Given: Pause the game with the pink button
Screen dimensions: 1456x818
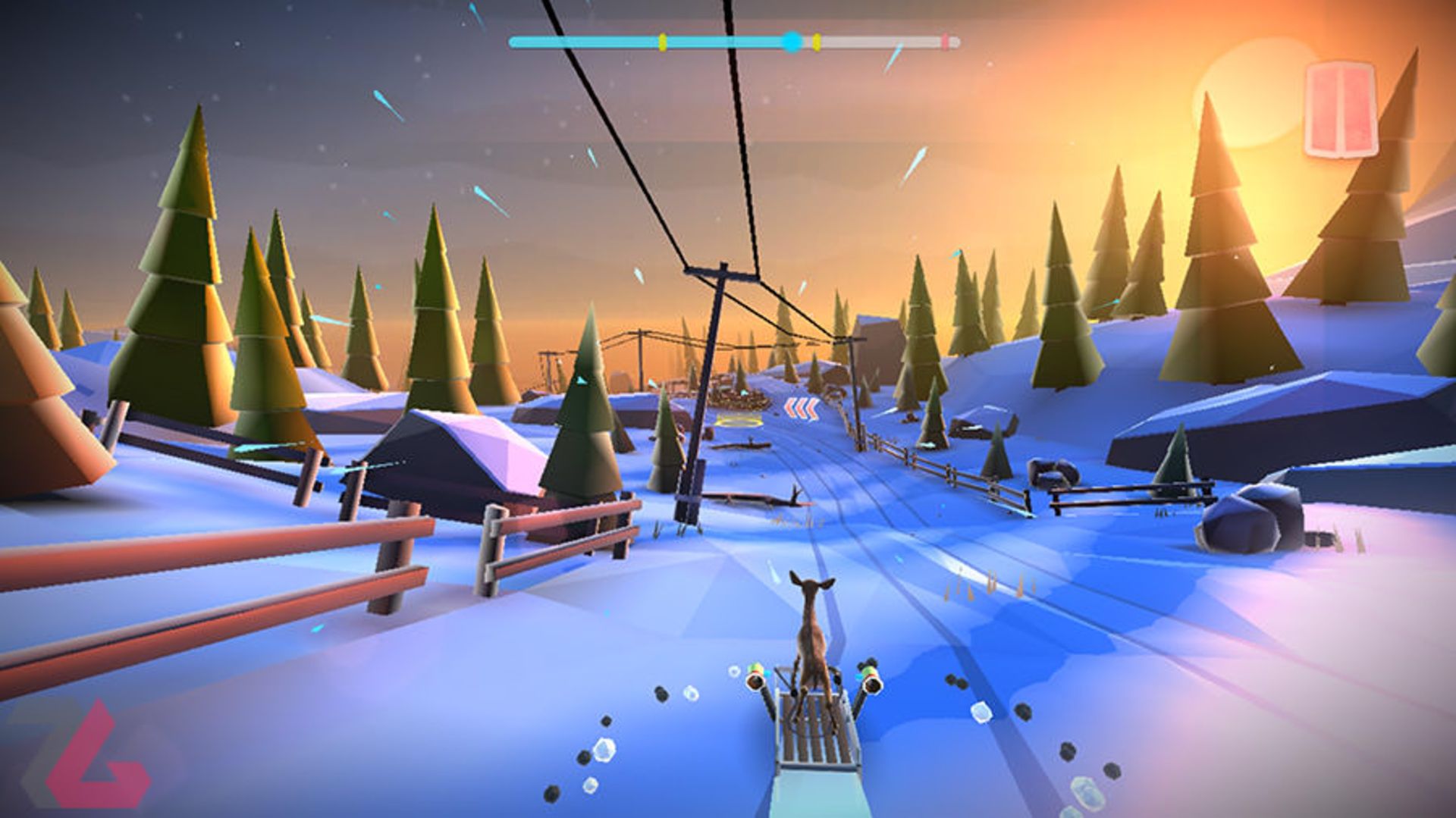Looking at the screenshot, I should point(1339,110).
